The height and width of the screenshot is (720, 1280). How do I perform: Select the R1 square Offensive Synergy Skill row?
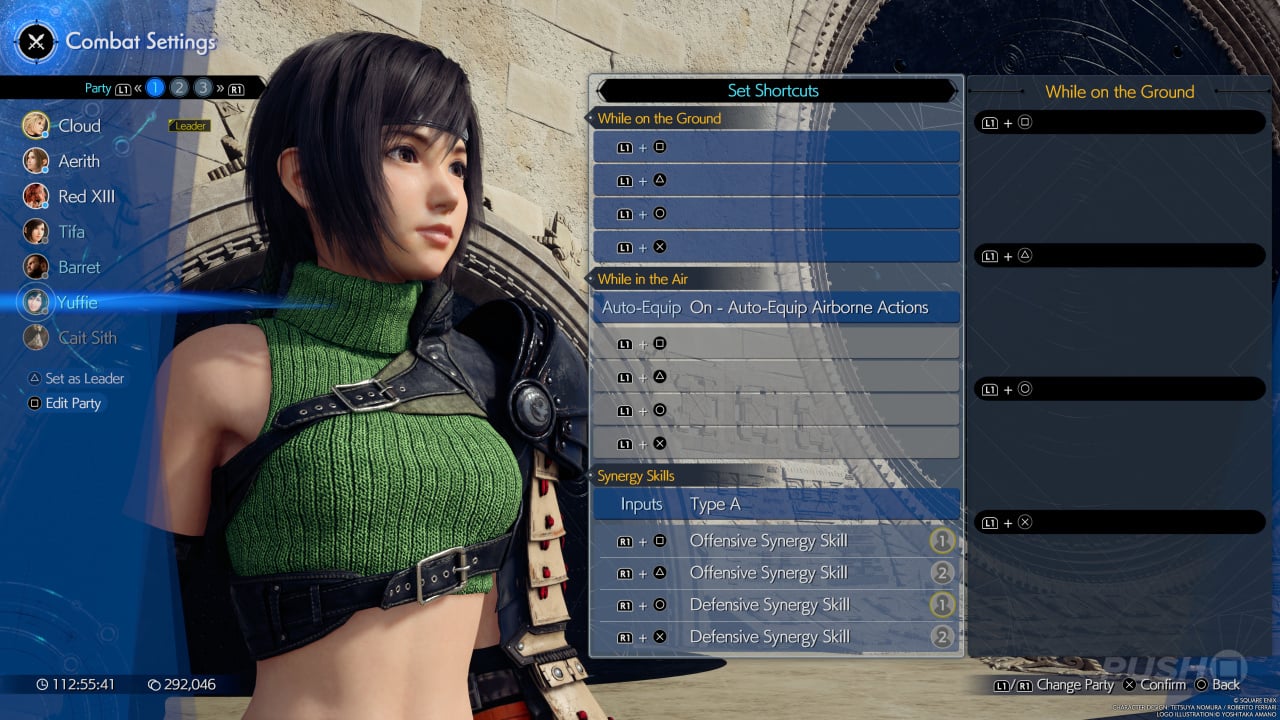[775, 541]
